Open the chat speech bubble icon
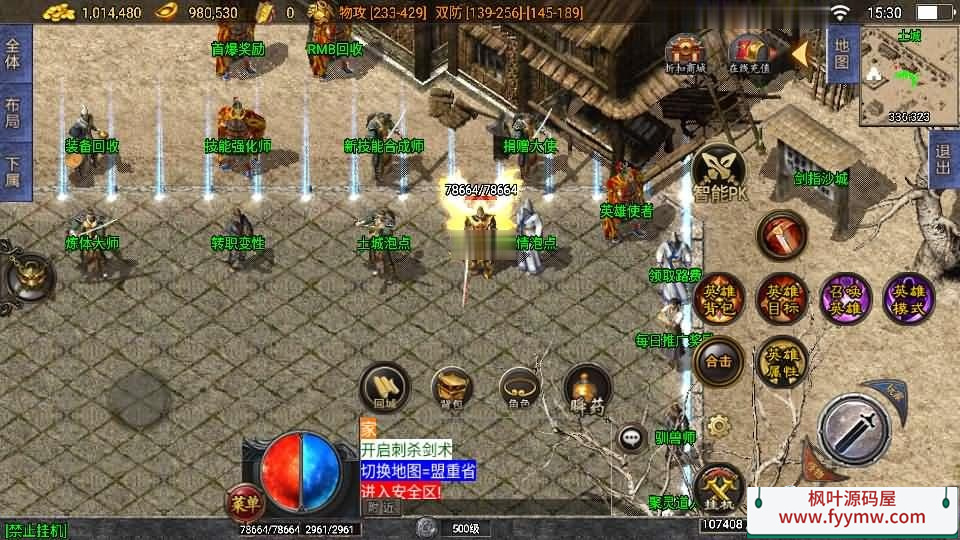Screen dimensions: 960x540 tap(631, 437)
